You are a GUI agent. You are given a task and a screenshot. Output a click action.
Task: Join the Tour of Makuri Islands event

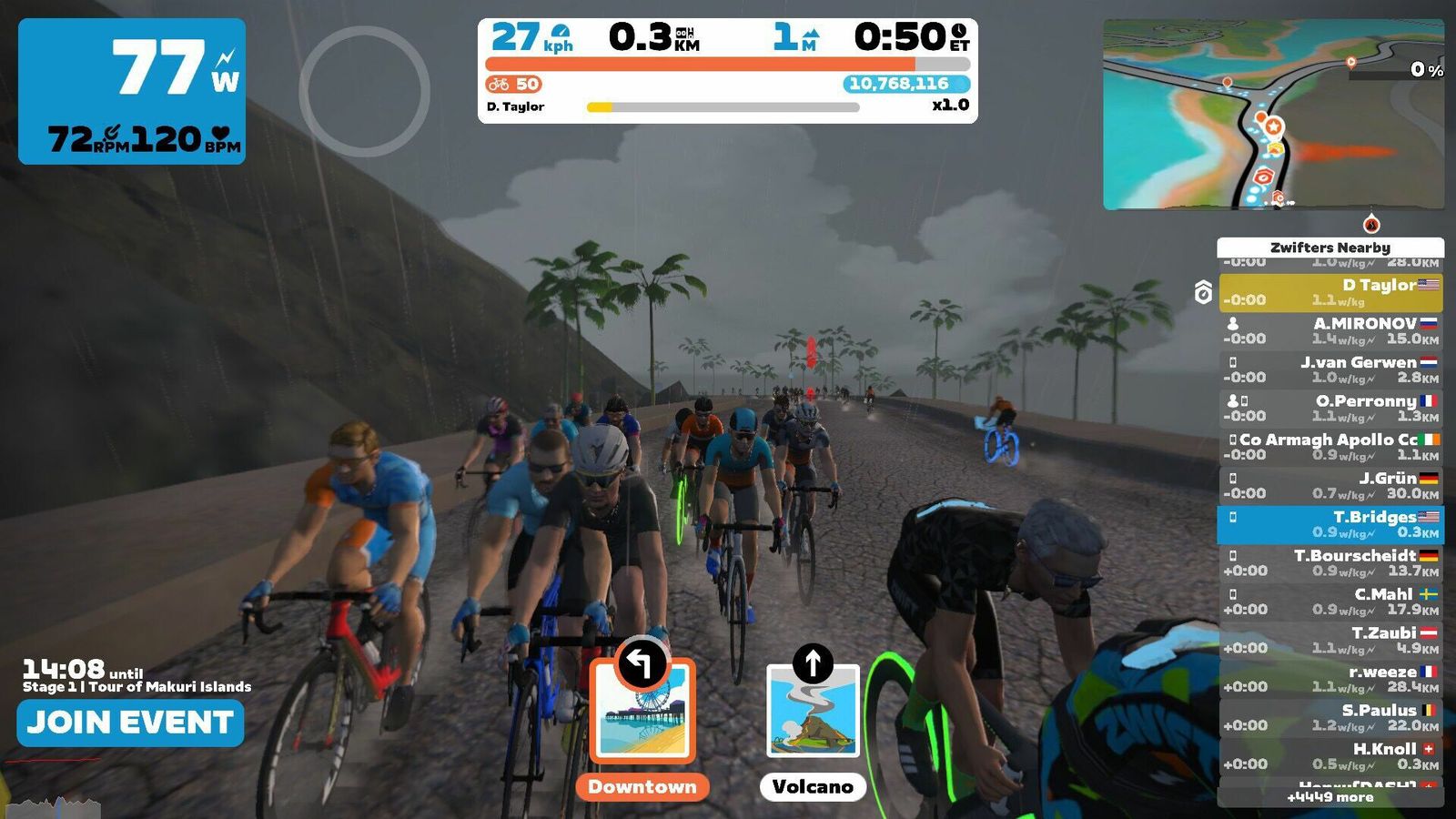(x=130, y=723)
